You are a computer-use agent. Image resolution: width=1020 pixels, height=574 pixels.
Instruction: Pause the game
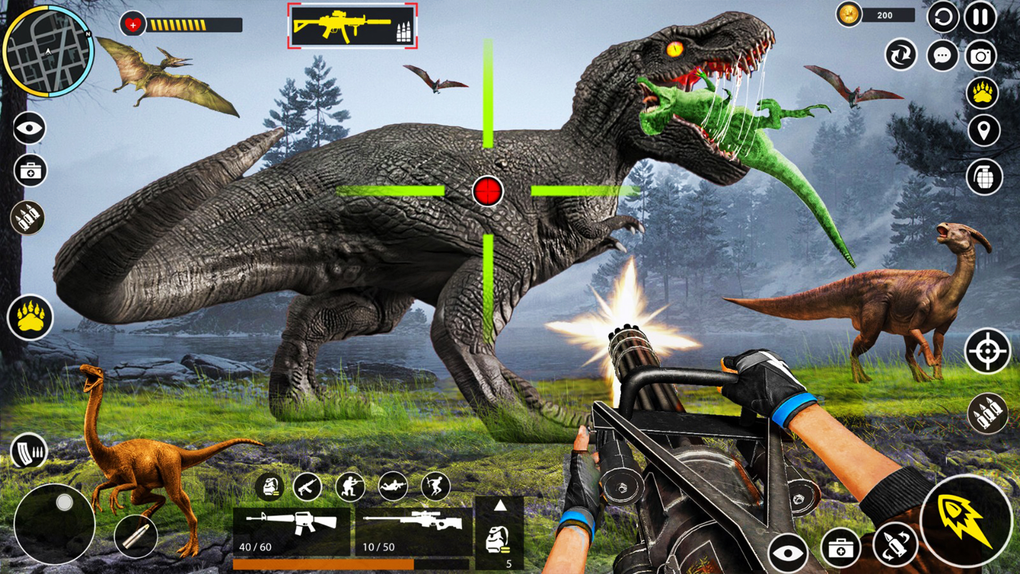coord(981,17)
